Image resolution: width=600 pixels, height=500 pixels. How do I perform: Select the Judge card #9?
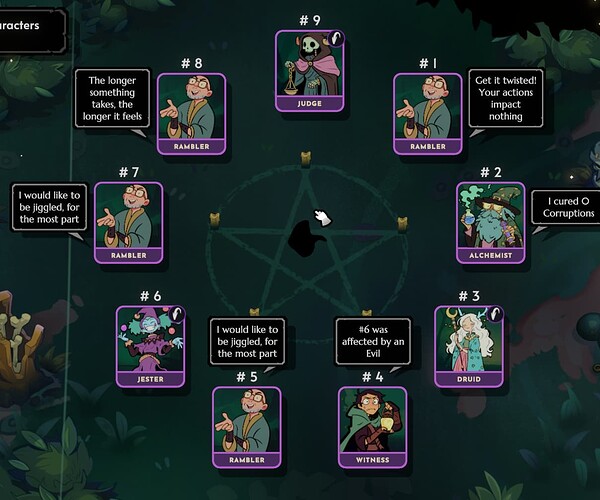point(309,69)
